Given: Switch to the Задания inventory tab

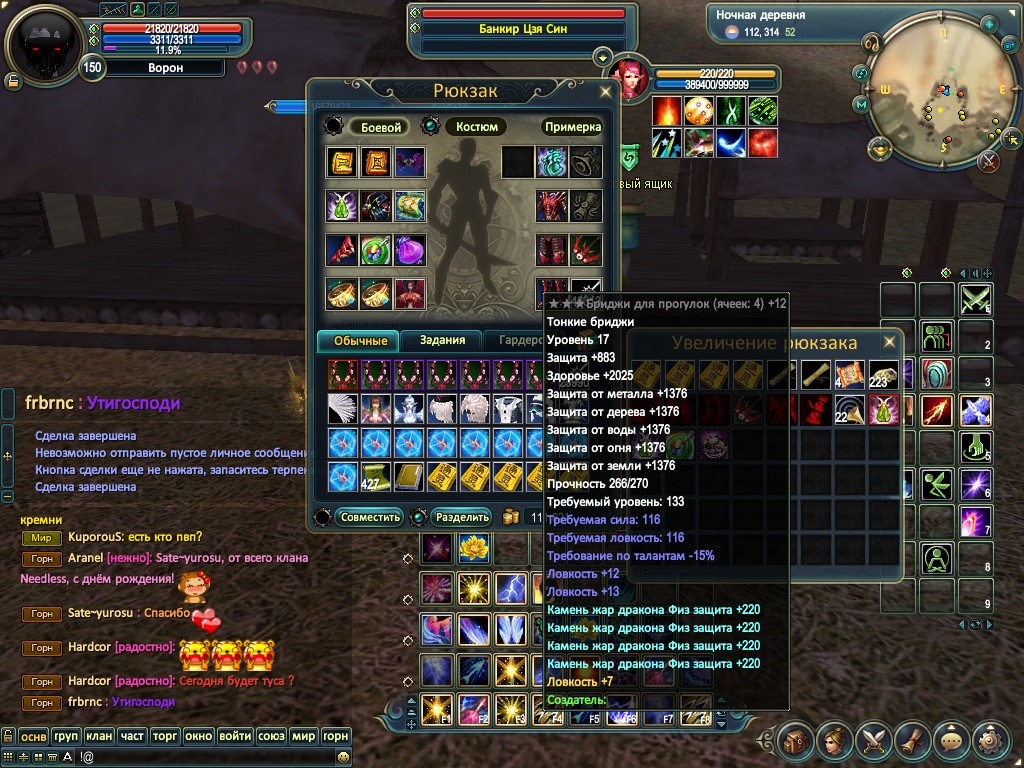Looking at the screenshot, I should pos(442,340).
